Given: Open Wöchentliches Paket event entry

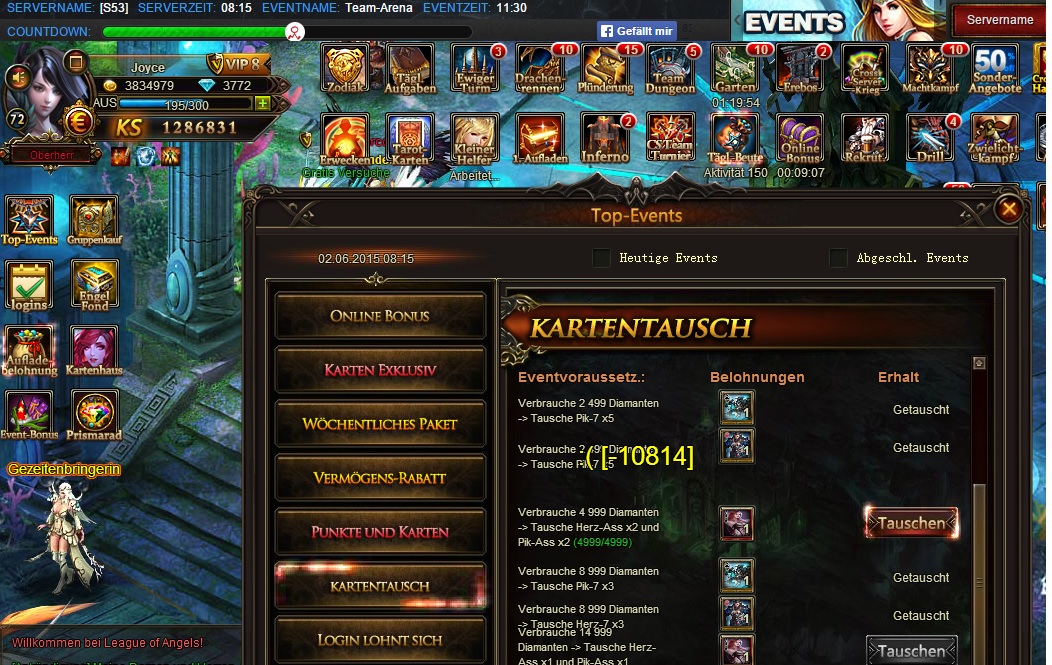Looking at the screenshot, I should 380,424.
